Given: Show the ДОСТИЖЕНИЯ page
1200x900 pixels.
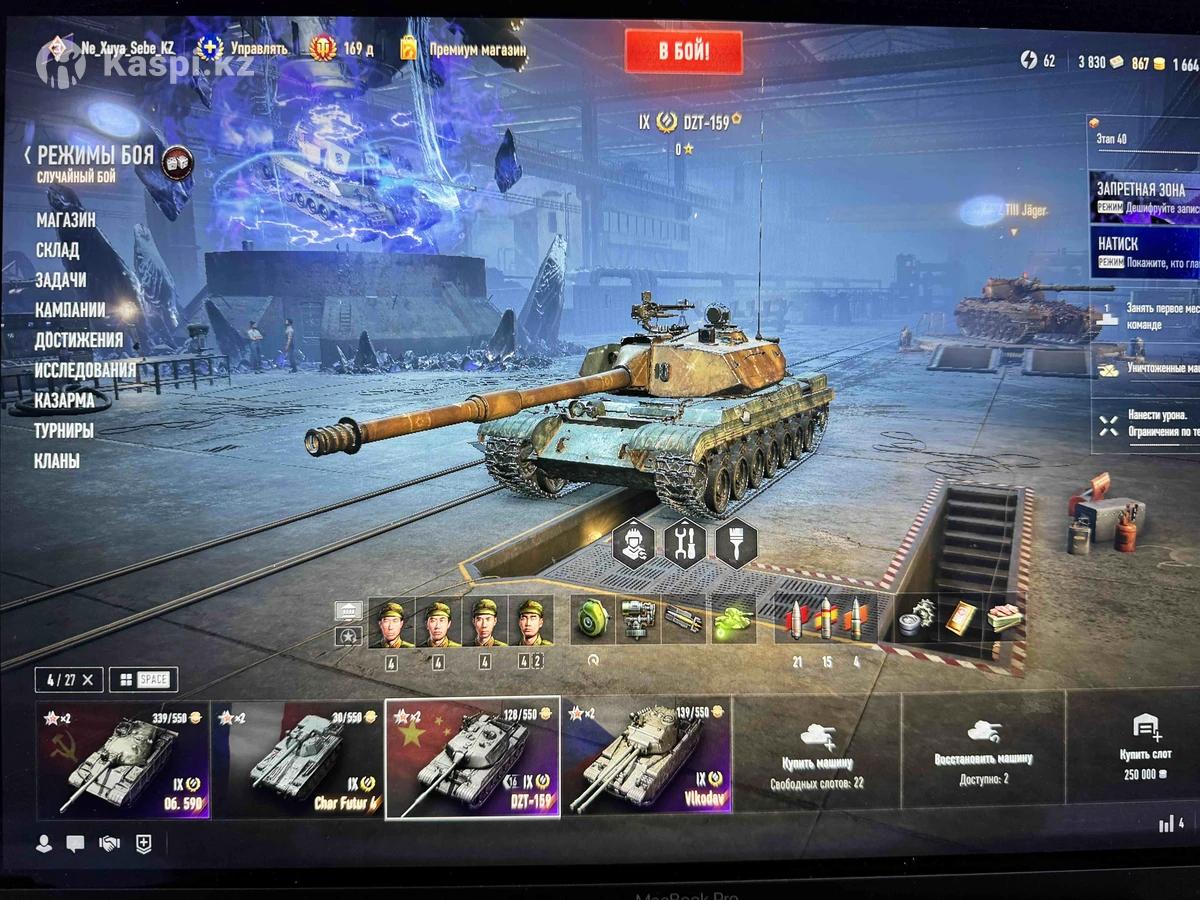Looking at the screenshot, I should point(79,340).
